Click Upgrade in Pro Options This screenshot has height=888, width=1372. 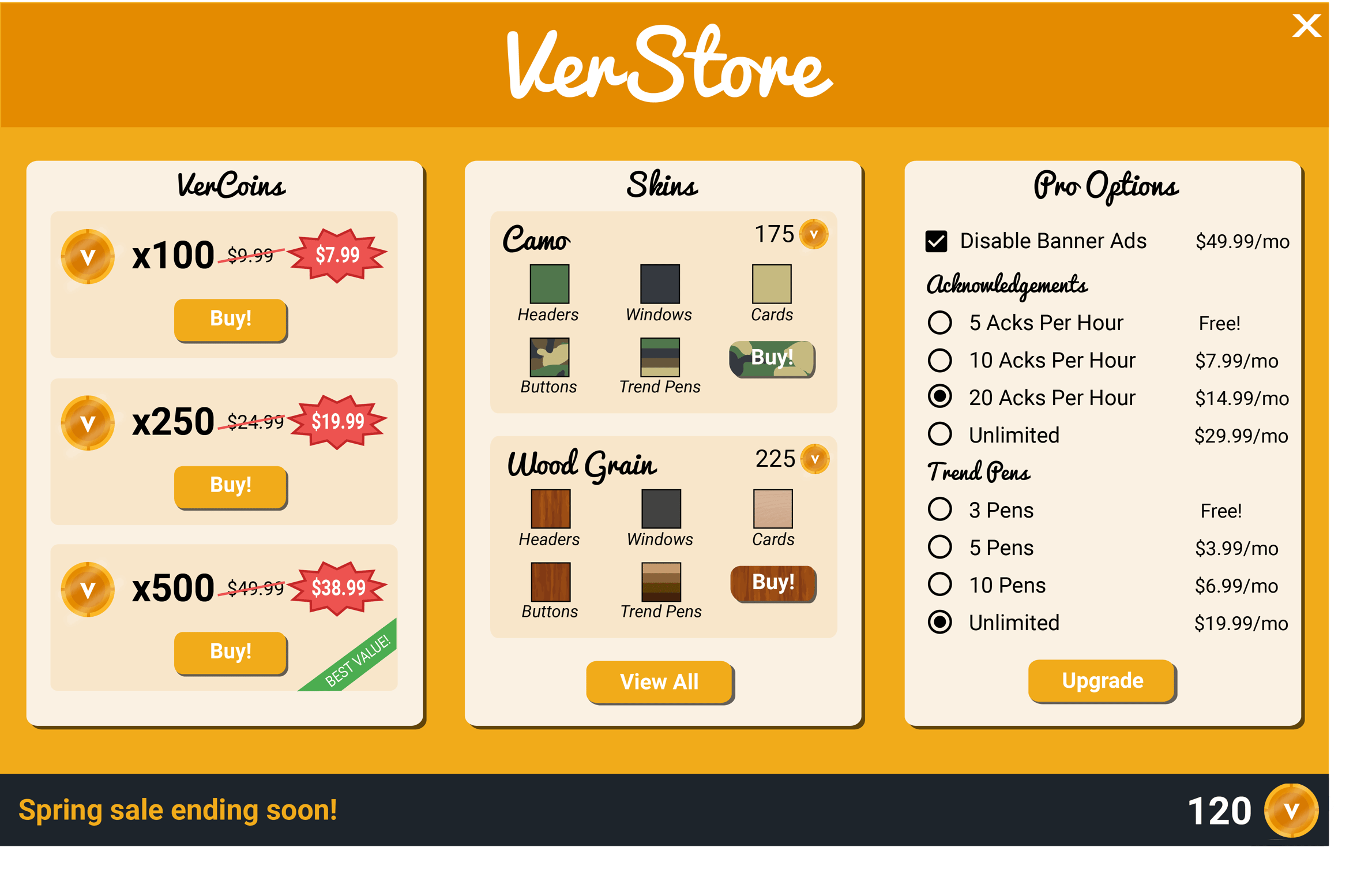(x=1101, y=680)
